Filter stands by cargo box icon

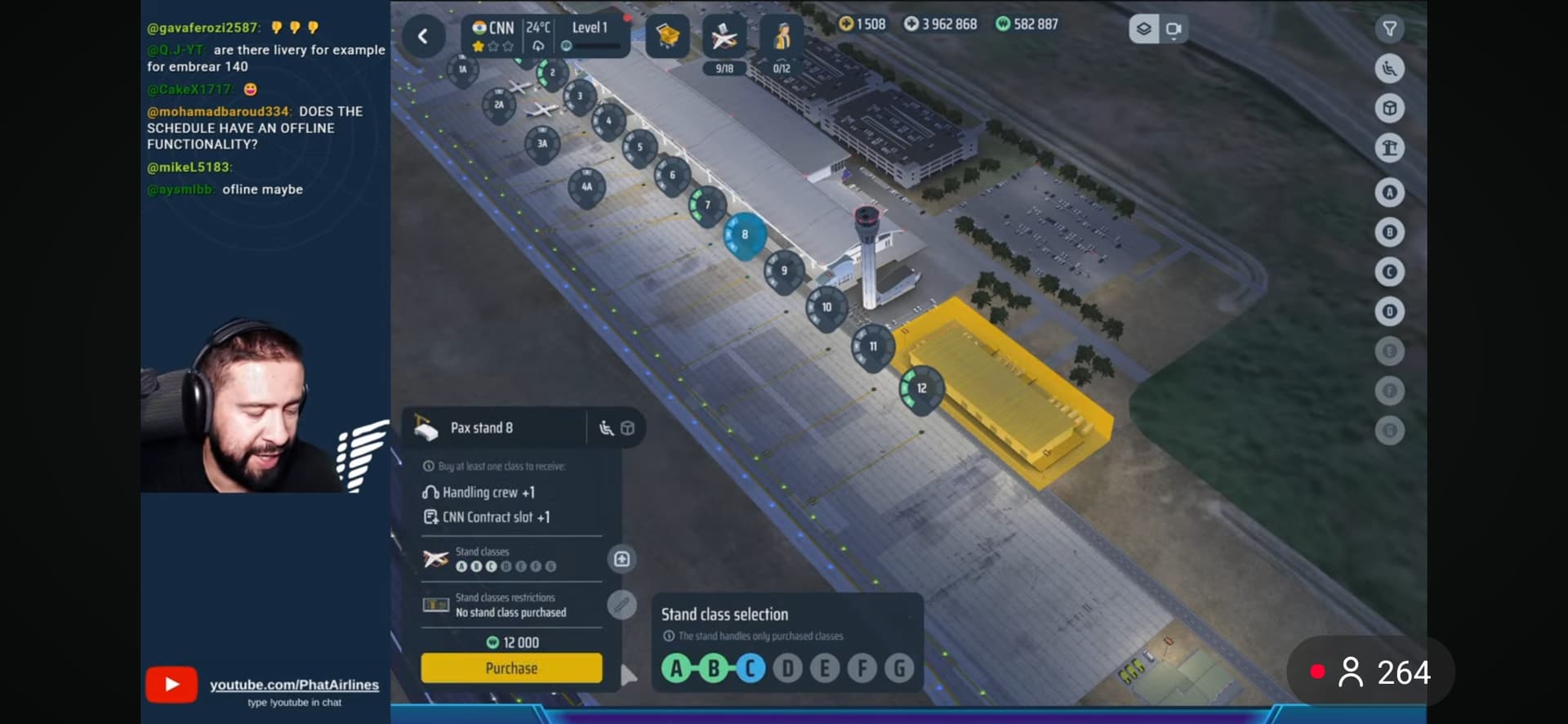[1389, 109]
